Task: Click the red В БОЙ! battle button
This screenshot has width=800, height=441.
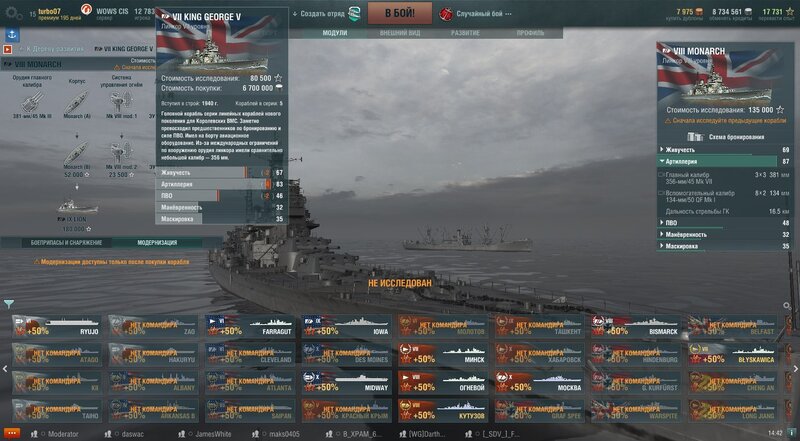Action: 399,14
